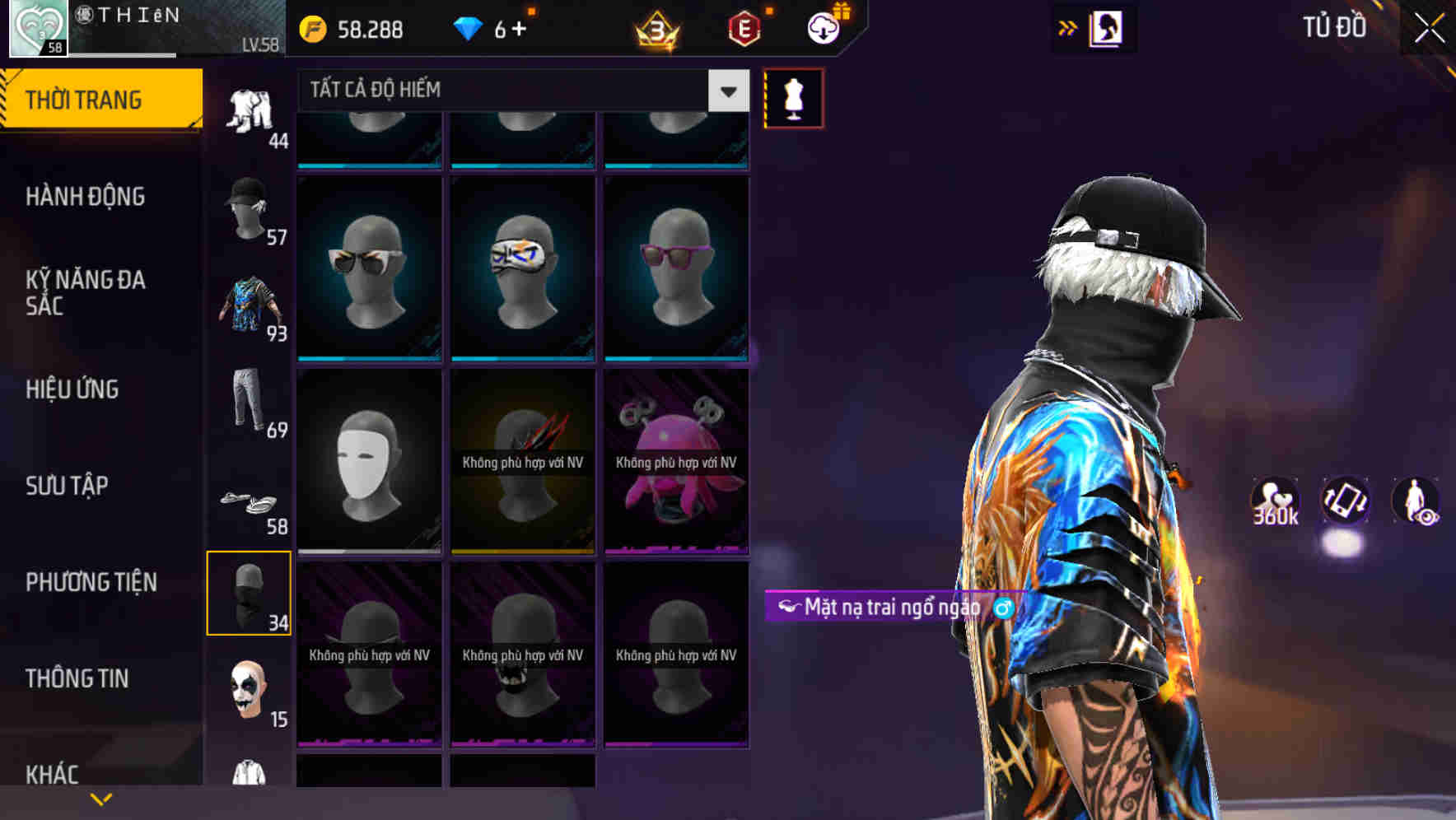Screen dimensions: 1456x820
Task: Toggle the selected face mask category slot
Action: point(250,593)
